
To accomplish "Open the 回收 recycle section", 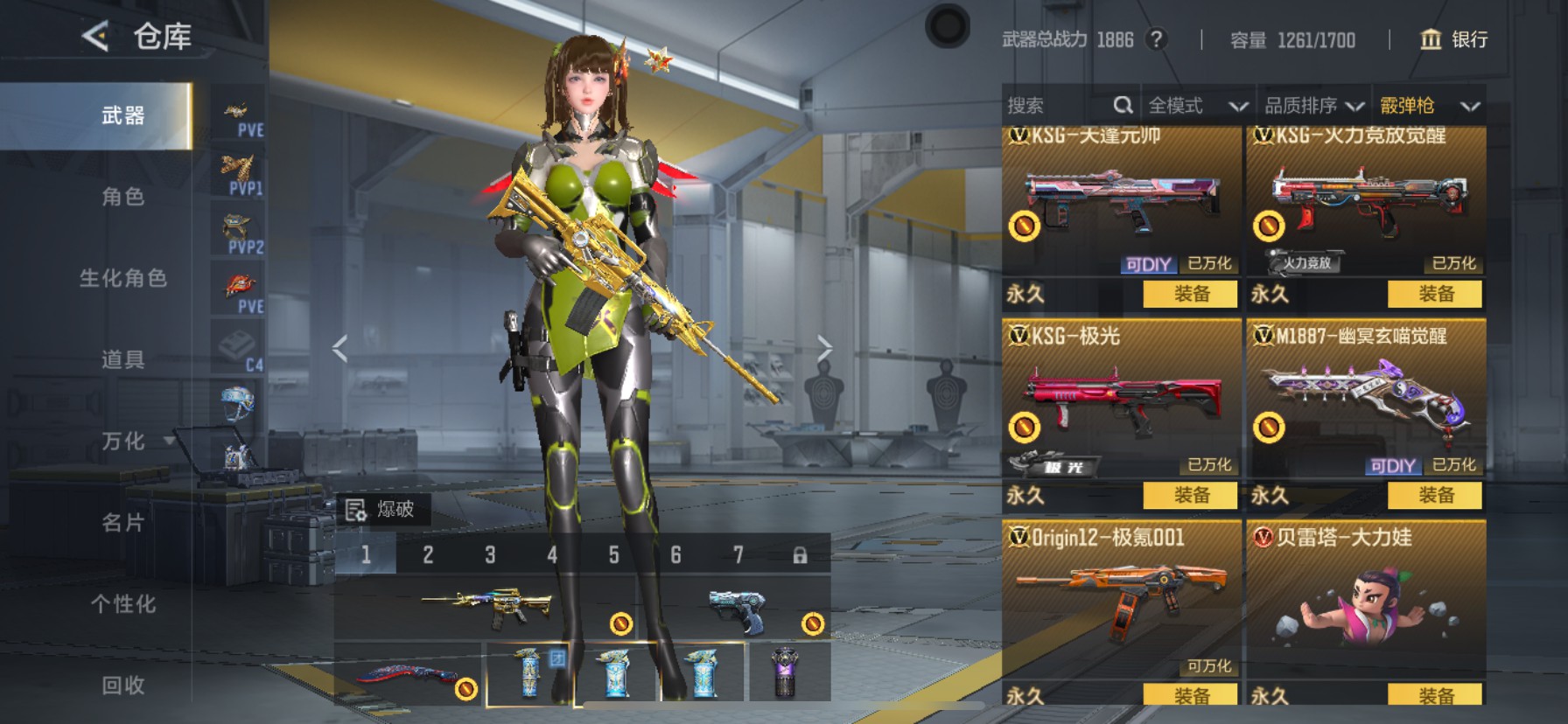I will pos(122,686).
